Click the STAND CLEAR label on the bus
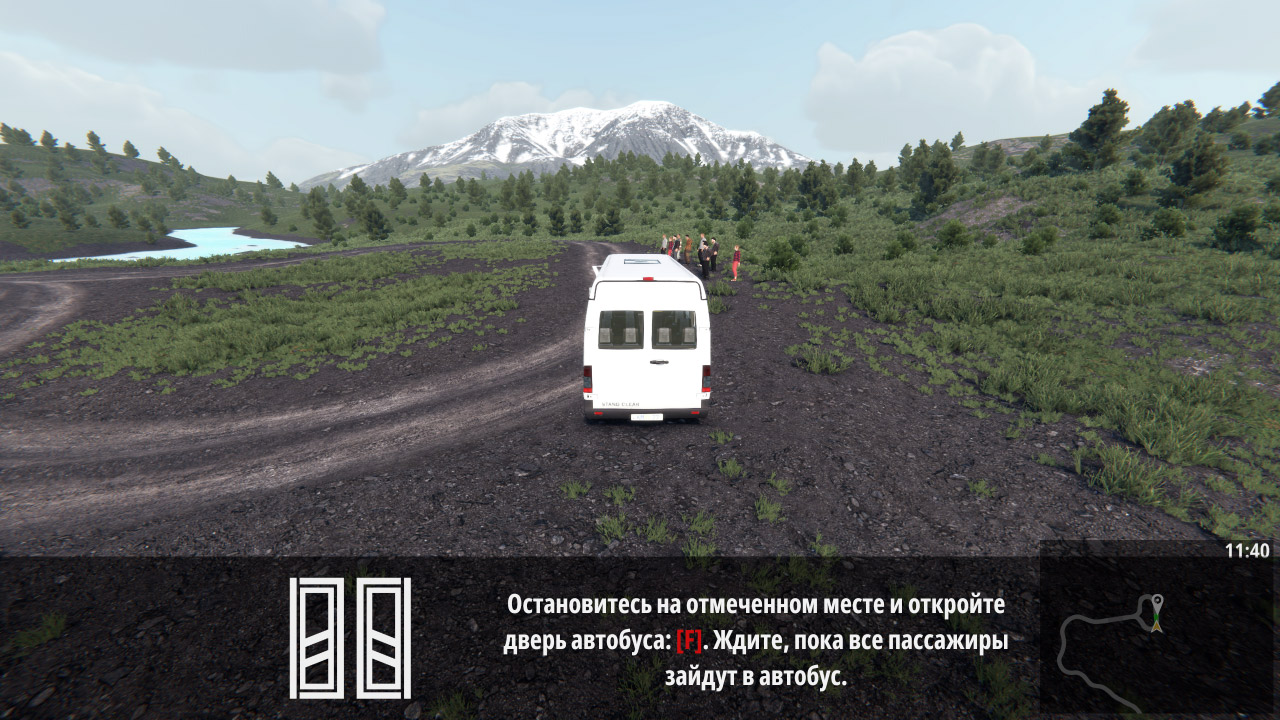Screen dimensions: 1280x720 coord(620,402)
